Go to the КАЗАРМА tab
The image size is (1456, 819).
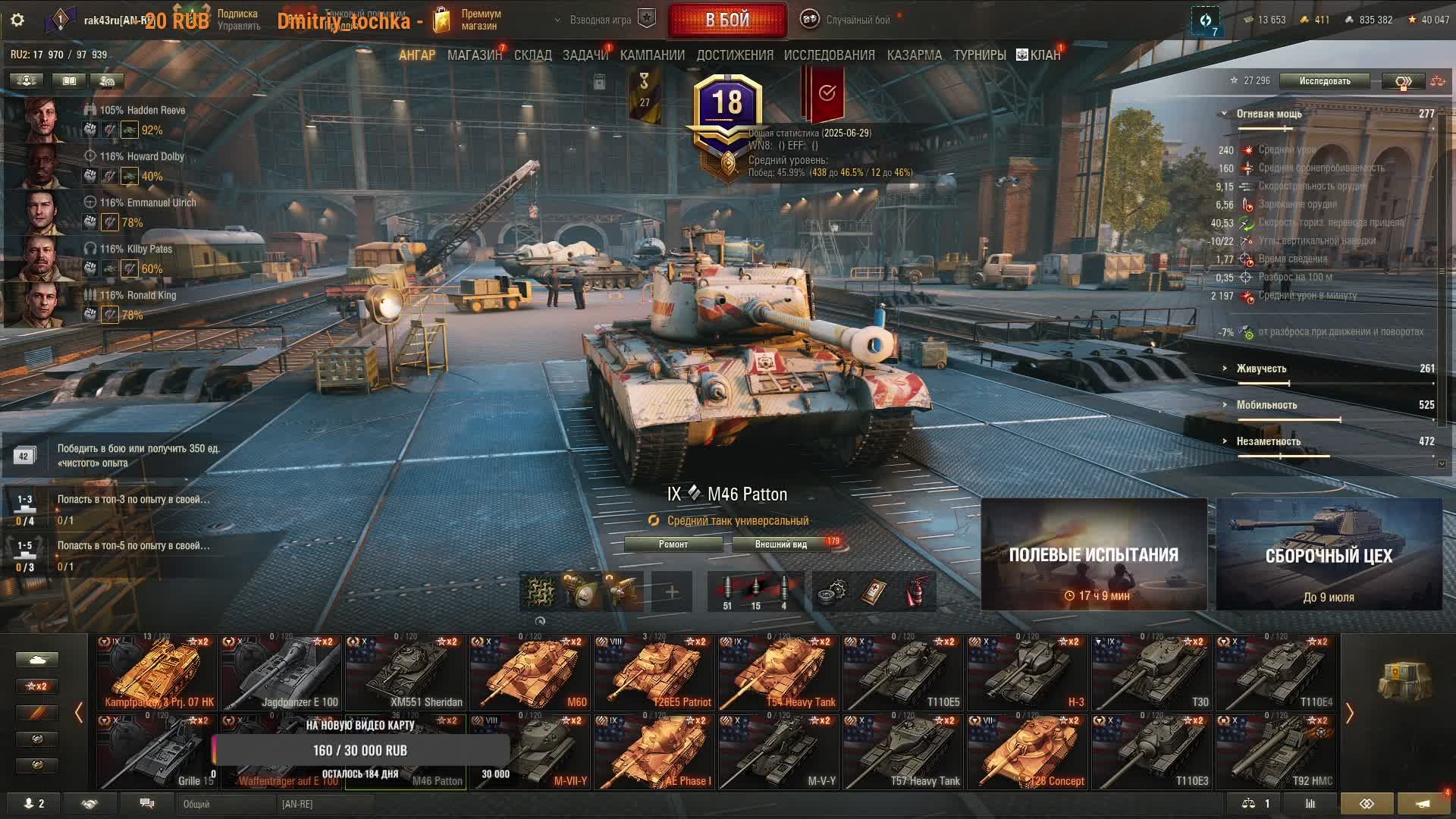914,55
